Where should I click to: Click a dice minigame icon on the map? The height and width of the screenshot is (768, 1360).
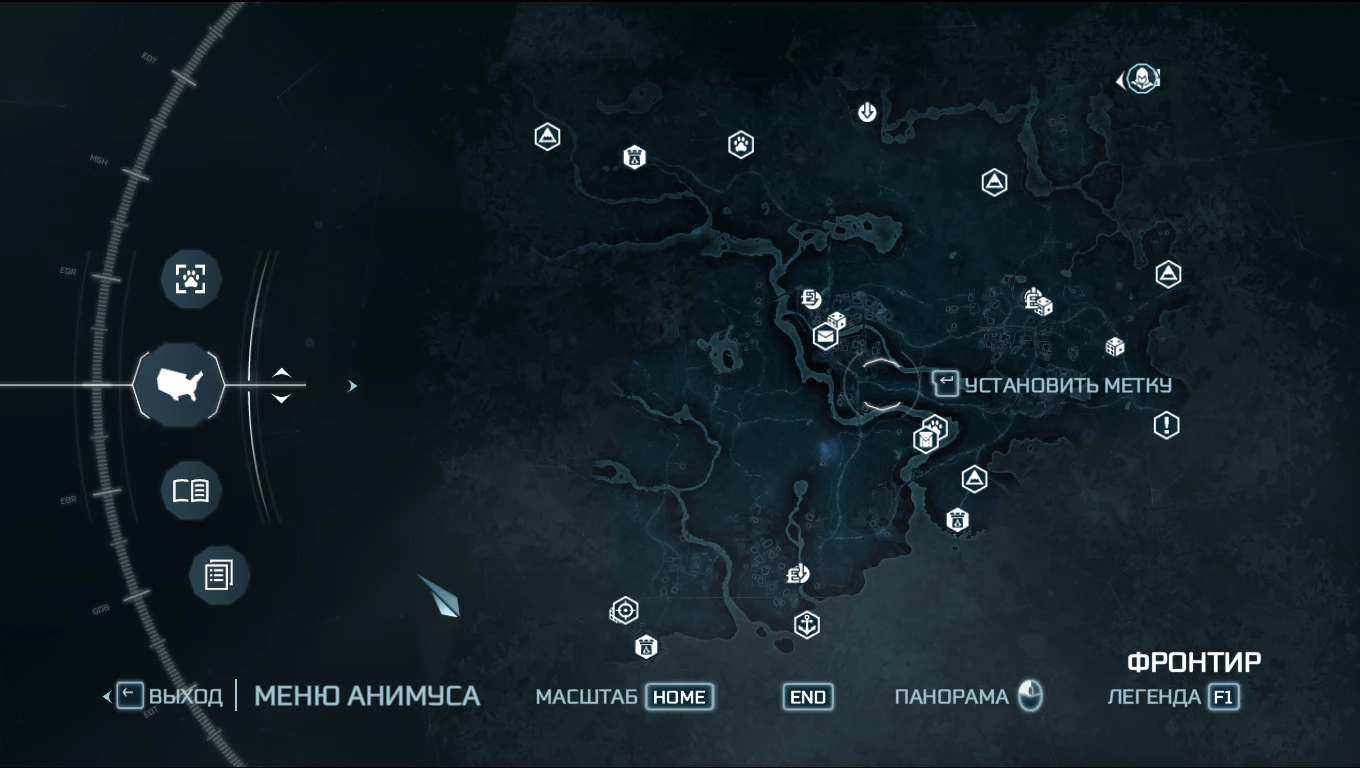pyautogui.click(x=1117, y=345)
